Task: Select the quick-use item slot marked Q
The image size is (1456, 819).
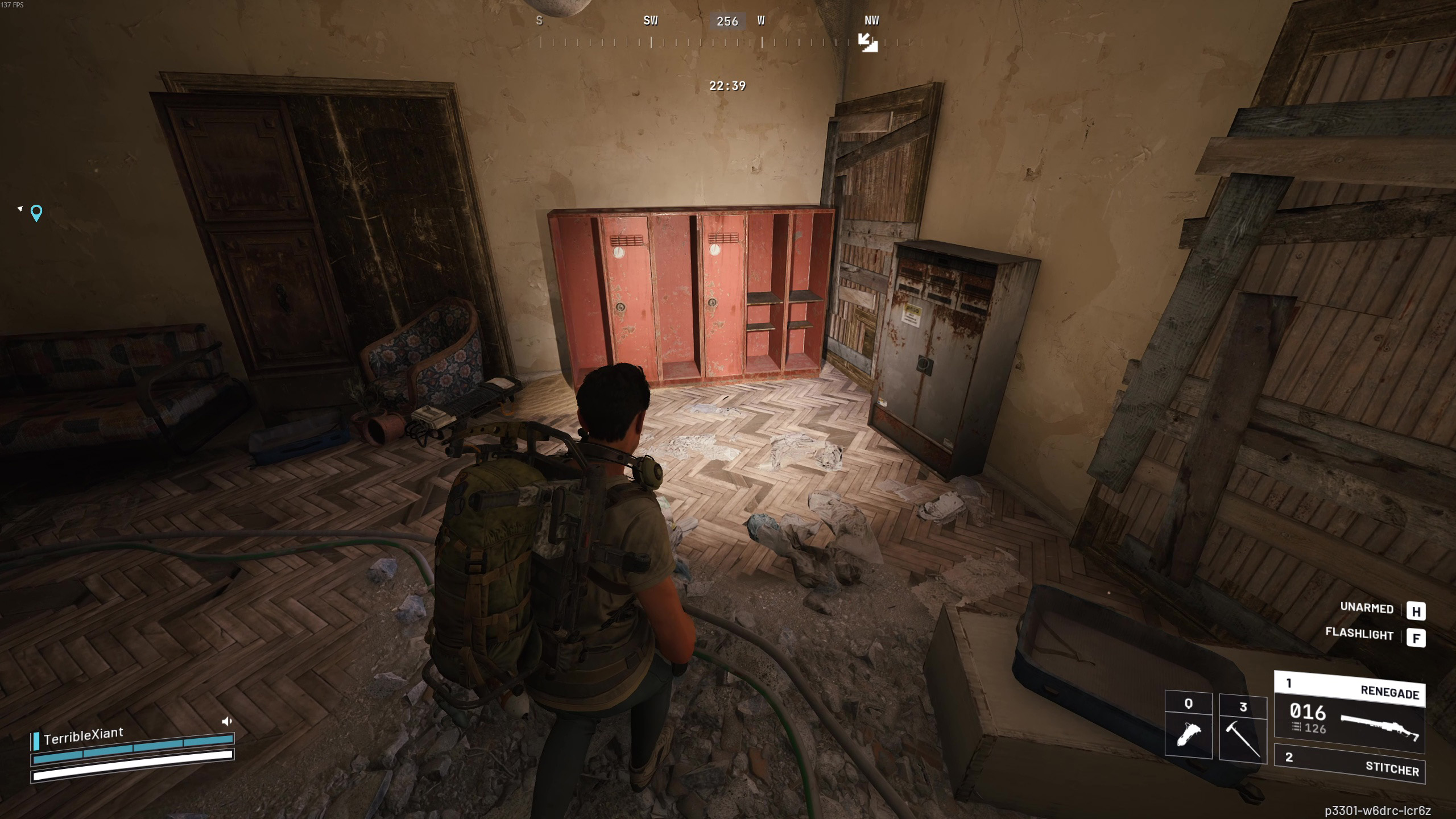Action: (x=1188, y=725)
